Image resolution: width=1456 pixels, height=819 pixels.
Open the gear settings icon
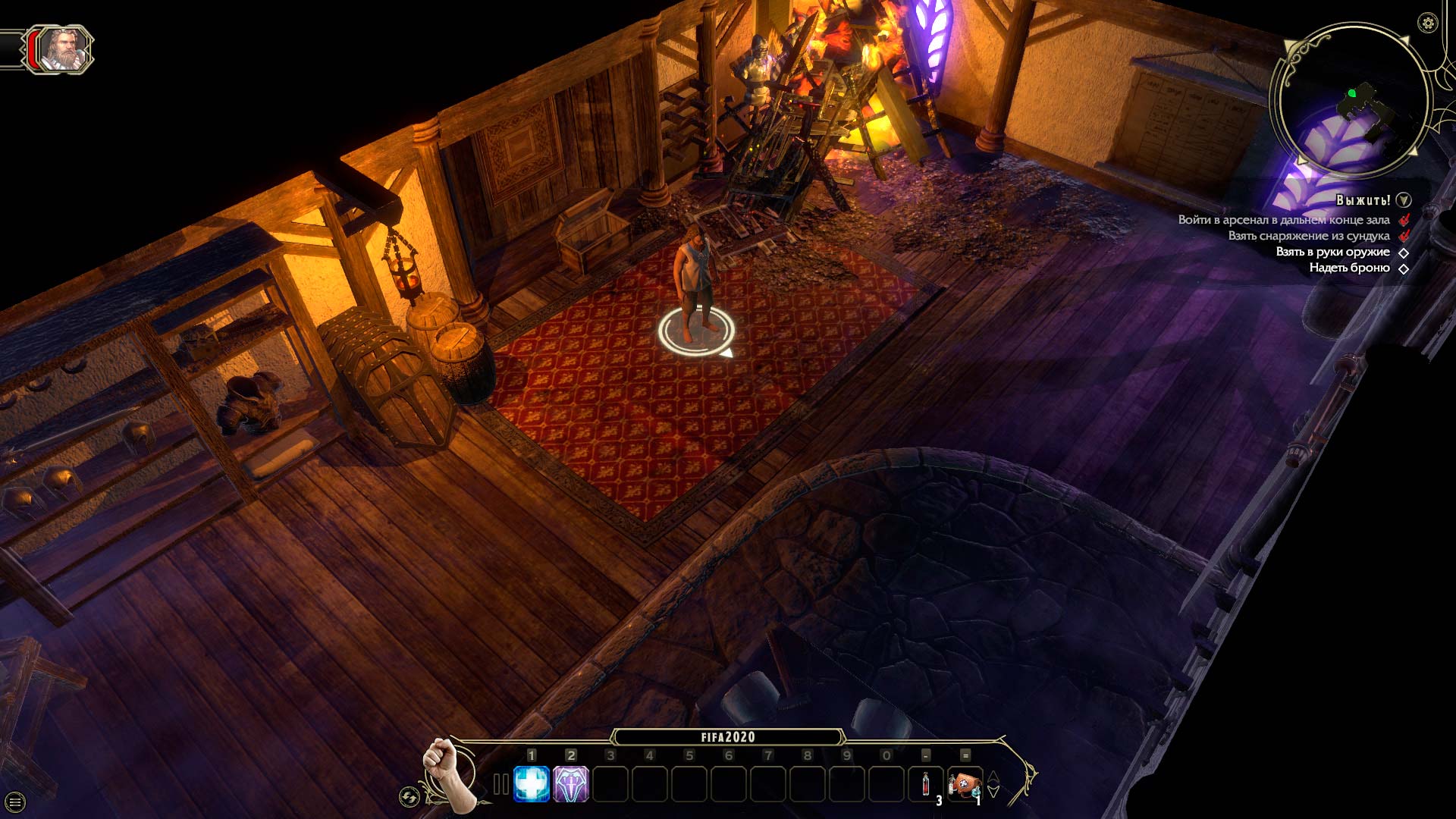click(x=1428, y=23)
